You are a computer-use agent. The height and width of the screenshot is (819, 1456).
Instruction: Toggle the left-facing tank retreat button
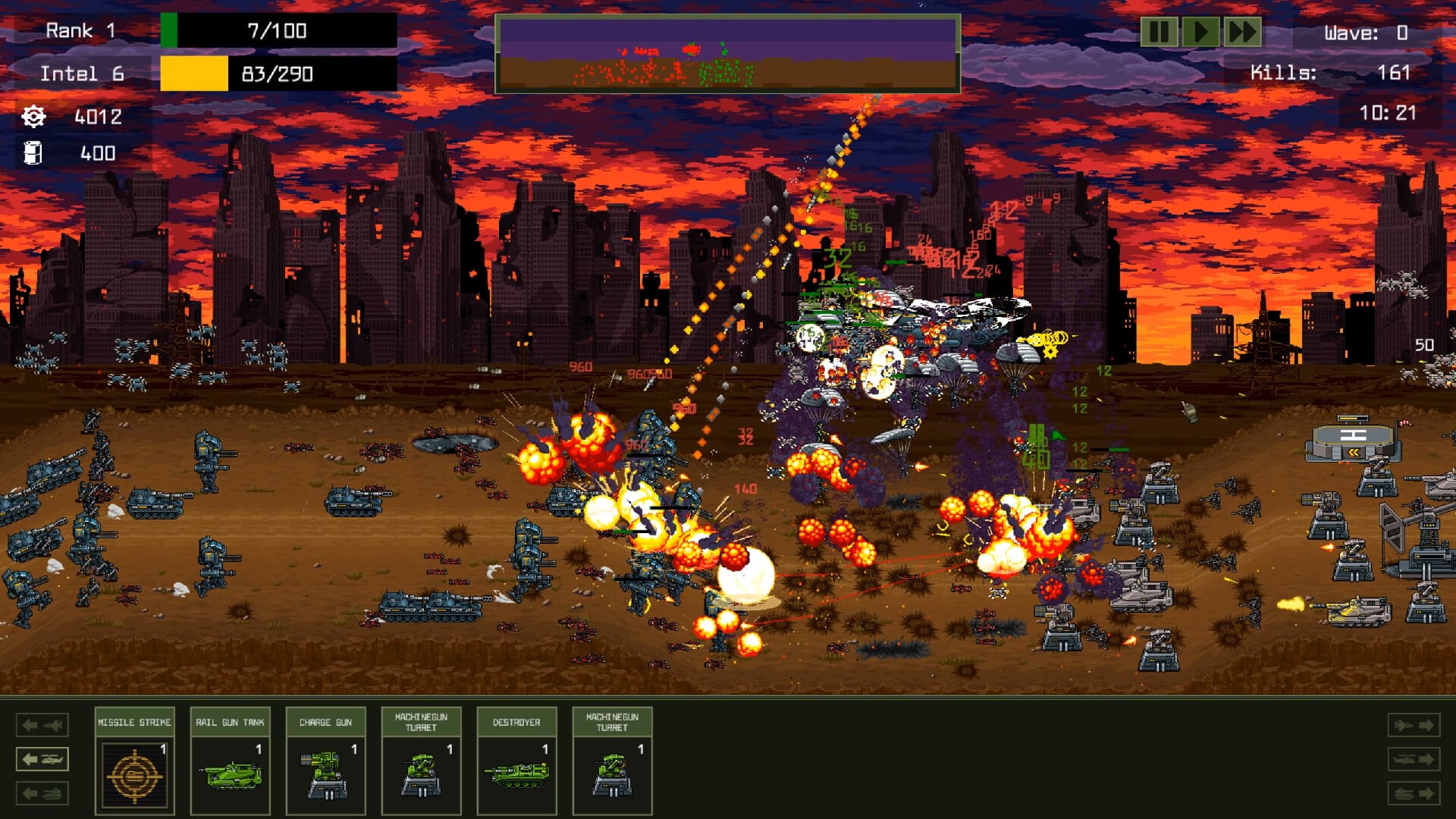click(x=42, y=791)
